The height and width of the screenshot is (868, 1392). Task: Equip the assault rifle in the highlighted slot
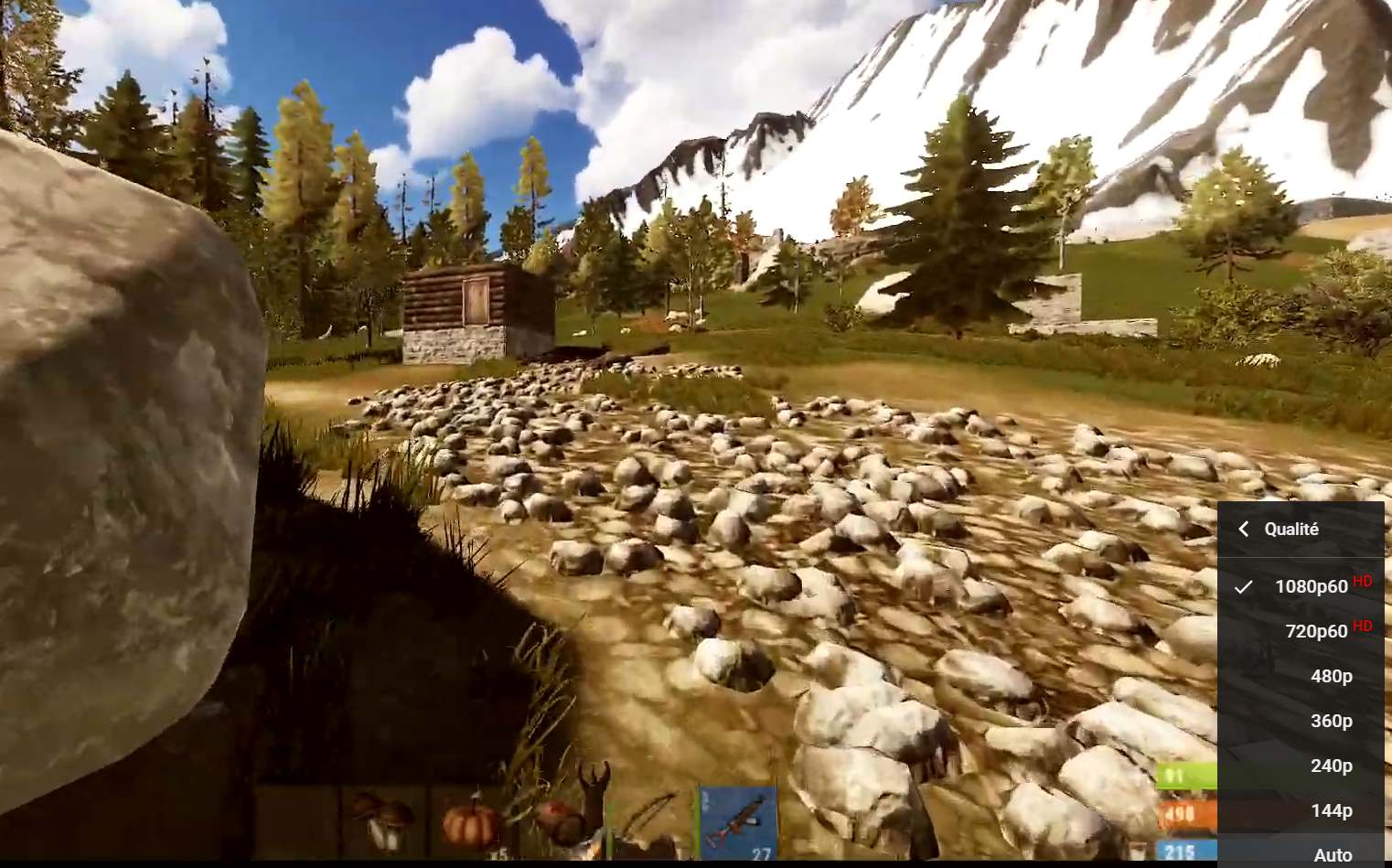(738, 821)
